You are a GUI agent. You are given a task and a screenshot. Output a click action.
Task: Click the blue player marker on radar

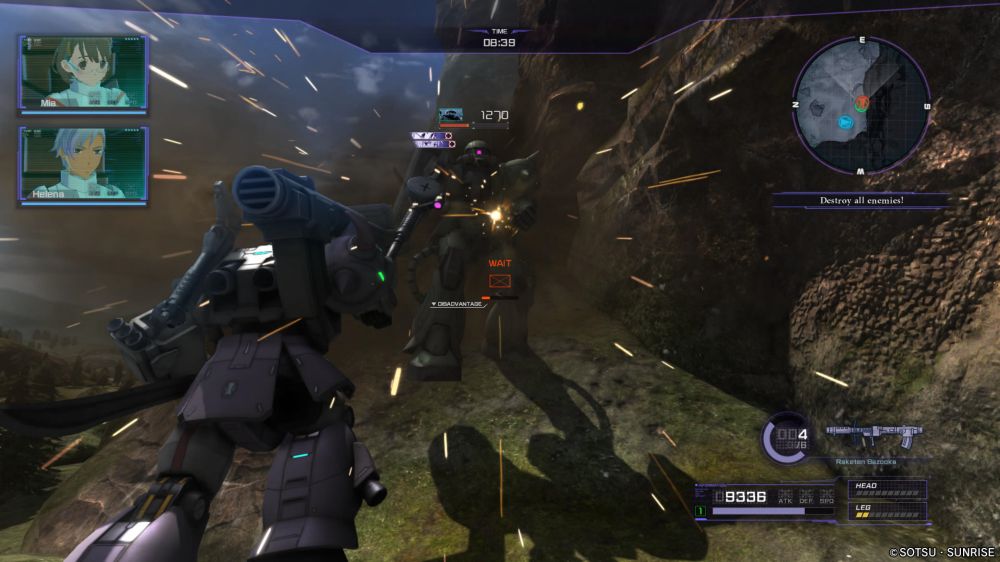[x=847, y=123]
